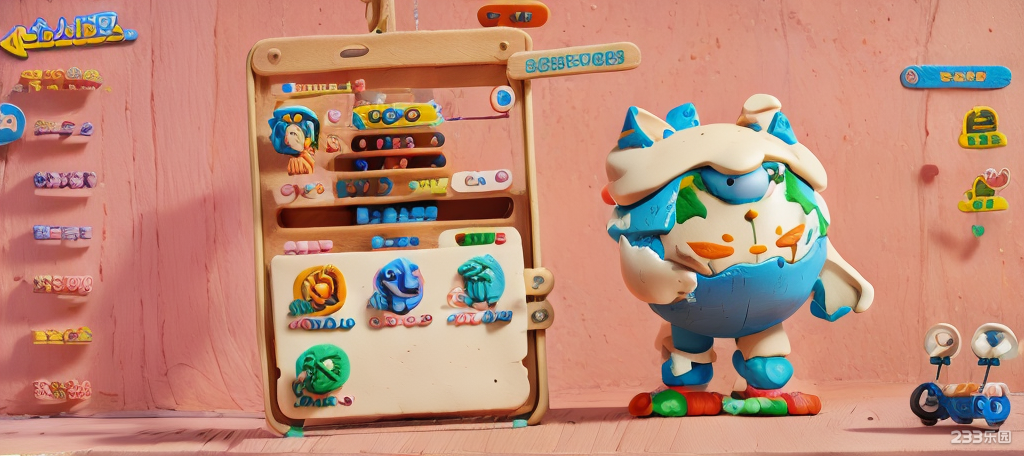Viewport: 1024px width, 456px height.
Task: Click the yellow bar with blue letters
Action: (x=397, y=115)
